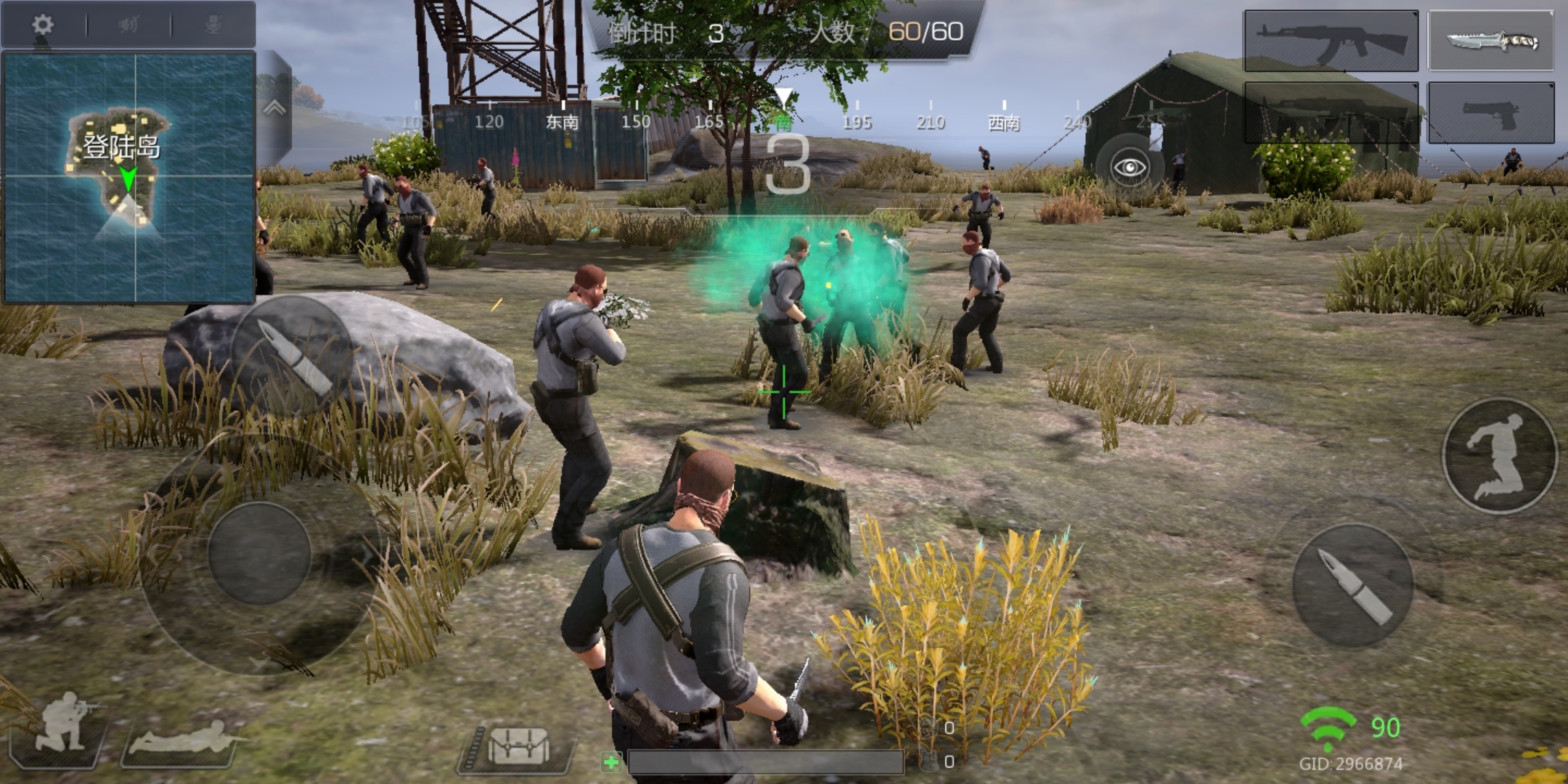Equip the combat knife slot
The image size is (1568, 784).
[1491, 41]
